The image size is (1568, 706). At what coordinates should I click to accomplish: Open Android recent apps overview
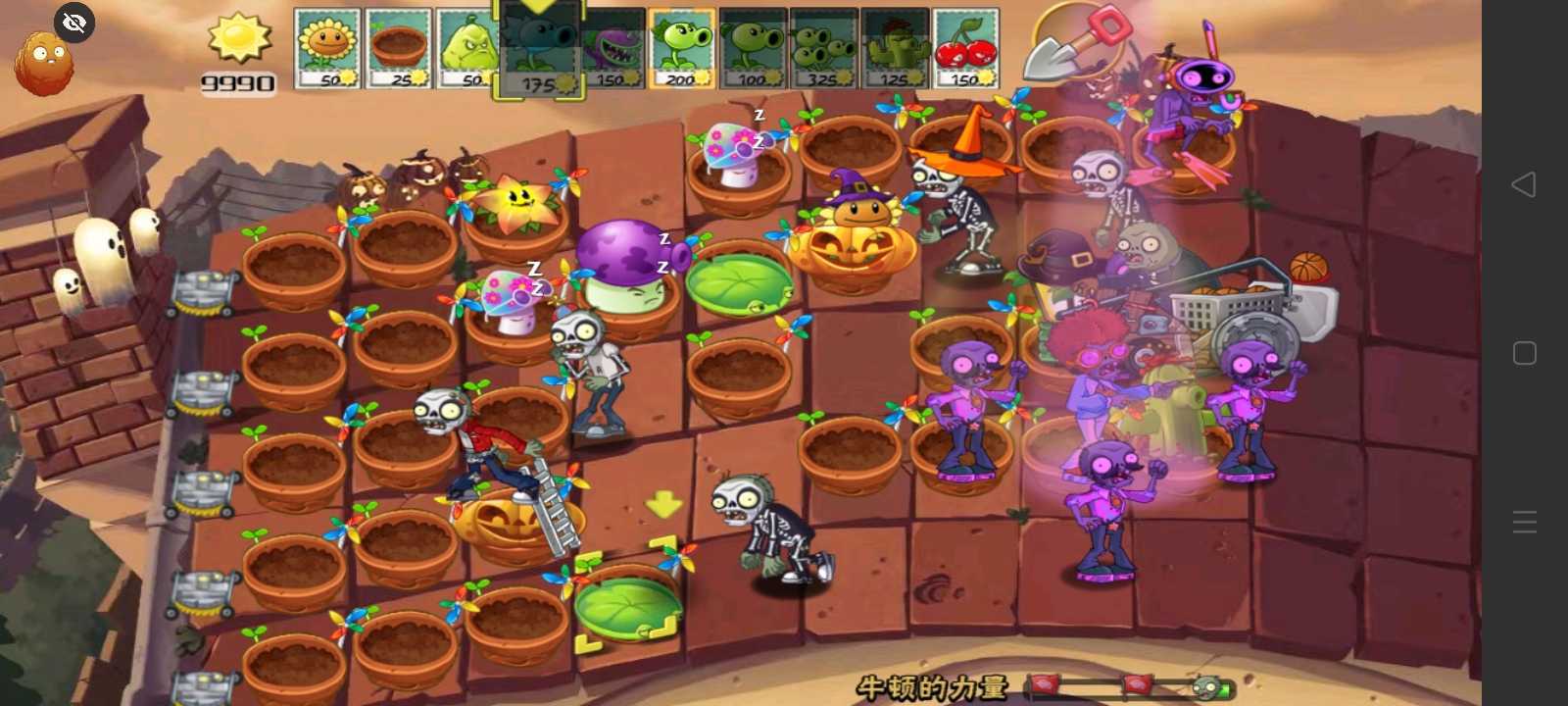point(1526,353)
